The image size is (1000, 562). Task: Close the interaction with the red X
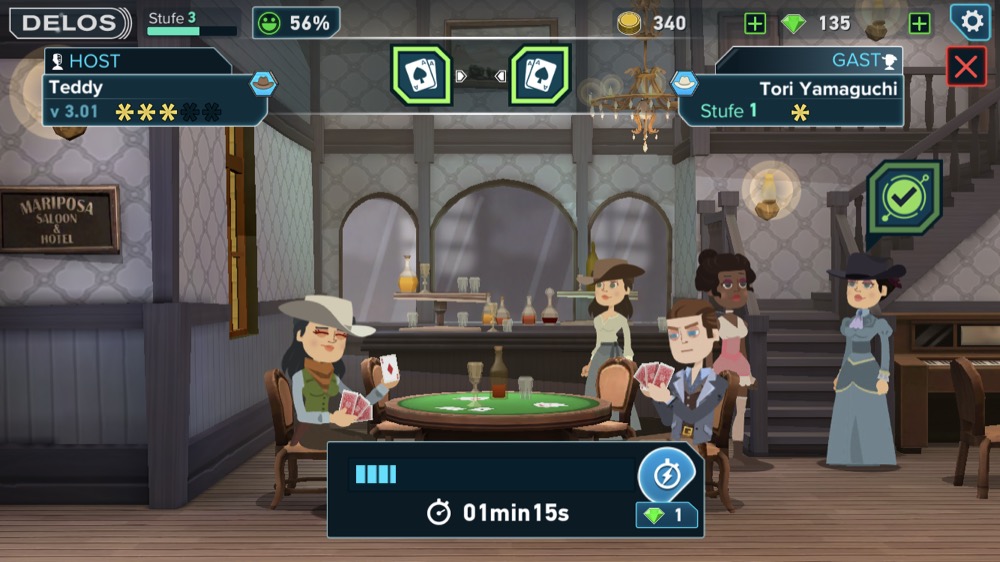[966, 67]
